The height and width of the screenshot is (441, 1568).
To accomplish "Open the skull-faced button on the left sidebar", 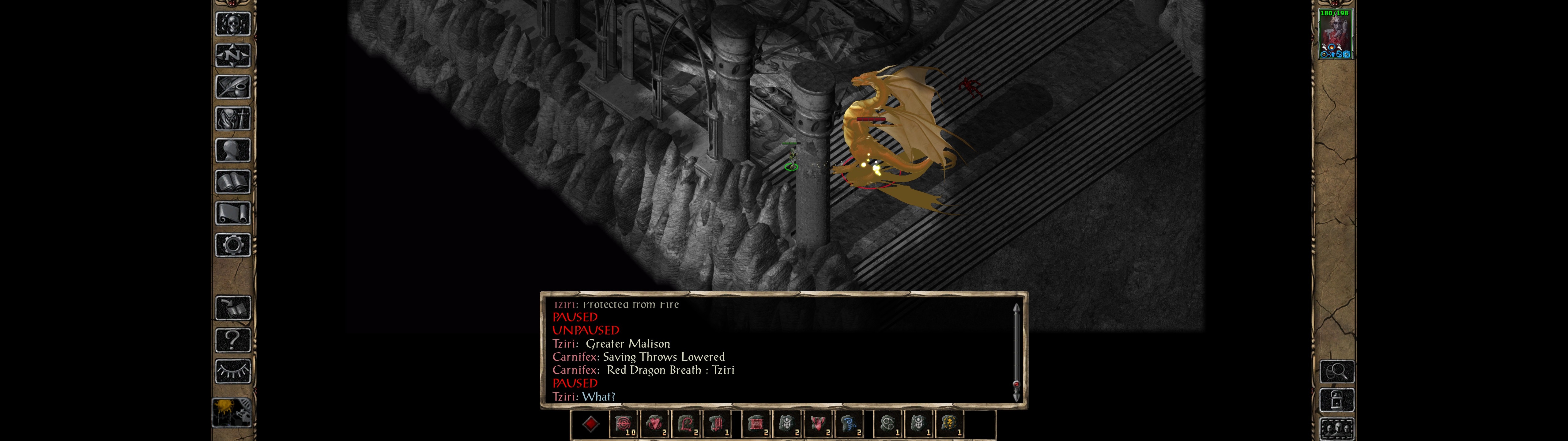I will click(233, 24).
